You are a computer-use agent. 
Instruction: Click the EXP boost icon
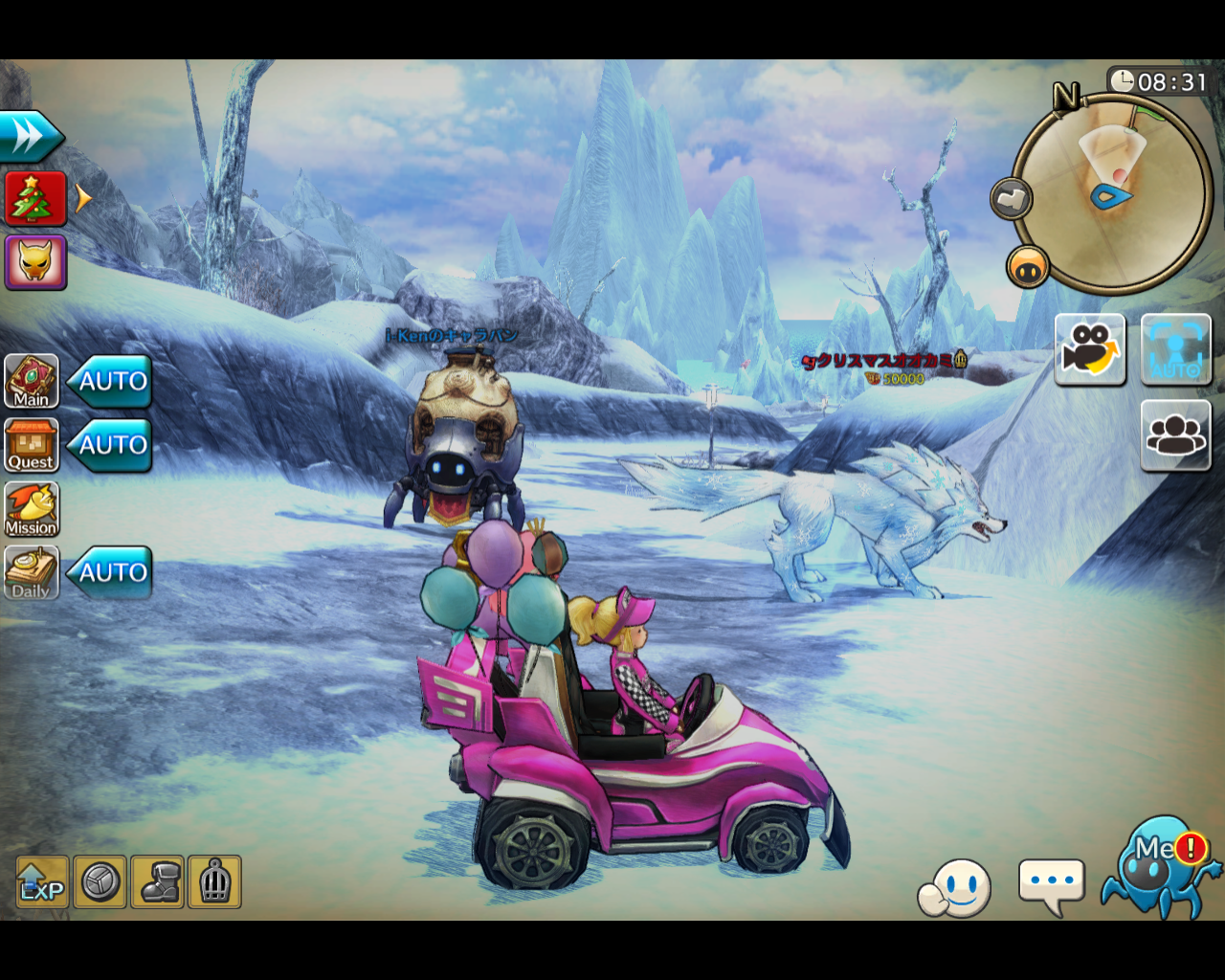click(x=42, y=881)
